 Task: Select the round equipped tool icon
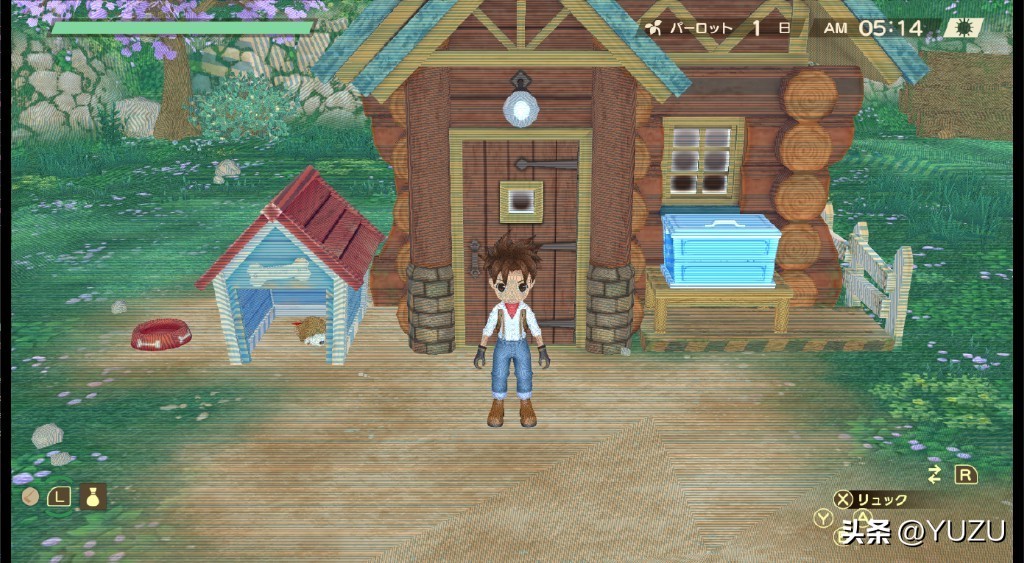point(30,496)
